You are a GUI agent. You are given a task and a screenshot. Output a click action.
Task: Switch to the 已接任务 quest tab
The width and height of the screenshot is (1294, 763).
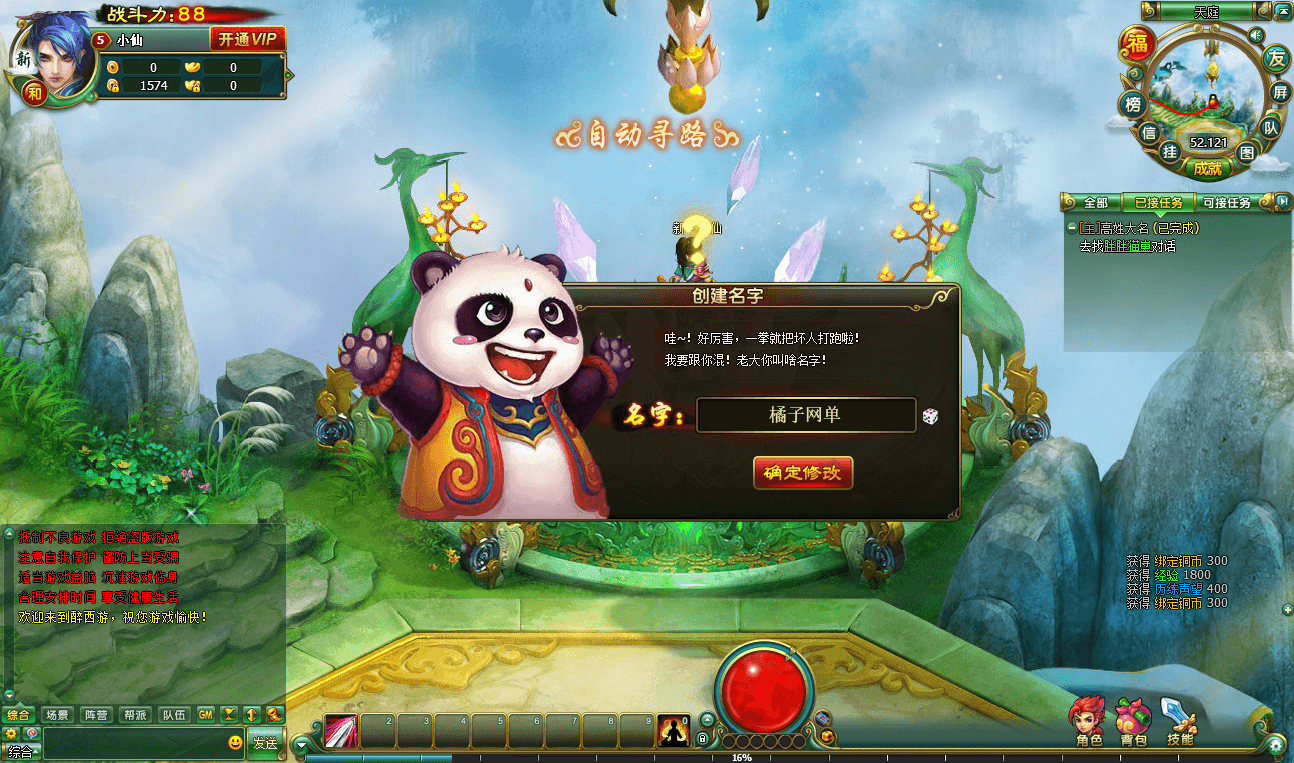point(1160,200)
